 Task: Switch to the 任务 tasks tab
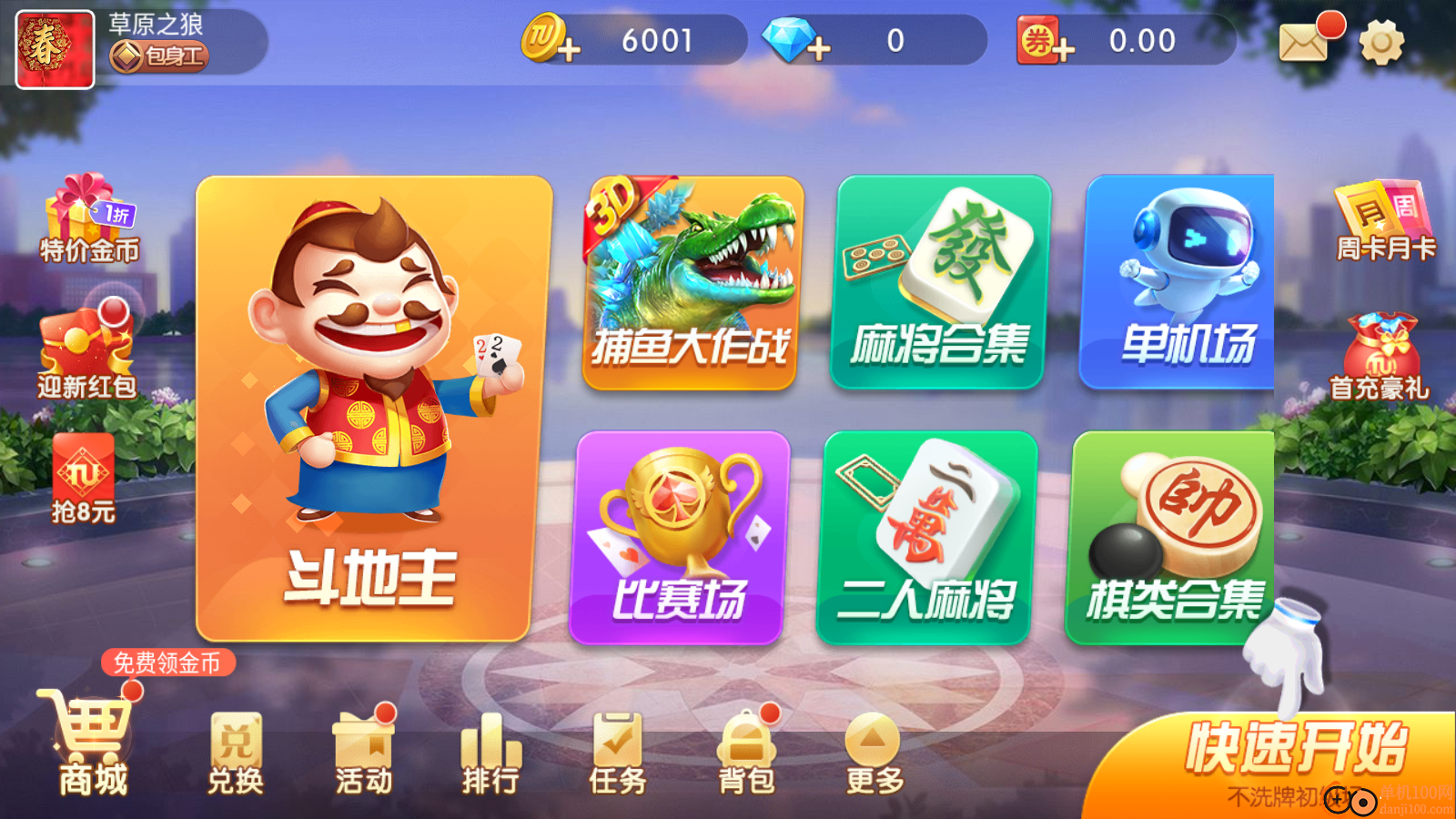[x=619, y=751]
